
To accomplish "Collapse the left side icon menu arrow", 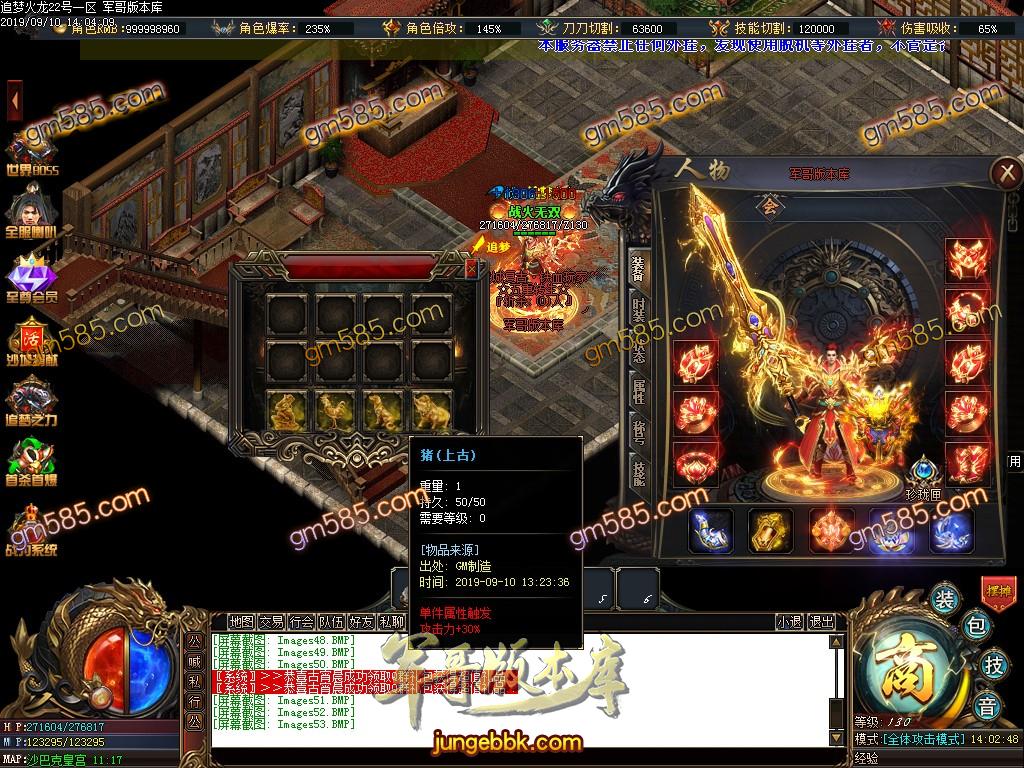I will (x=15, y=101).
